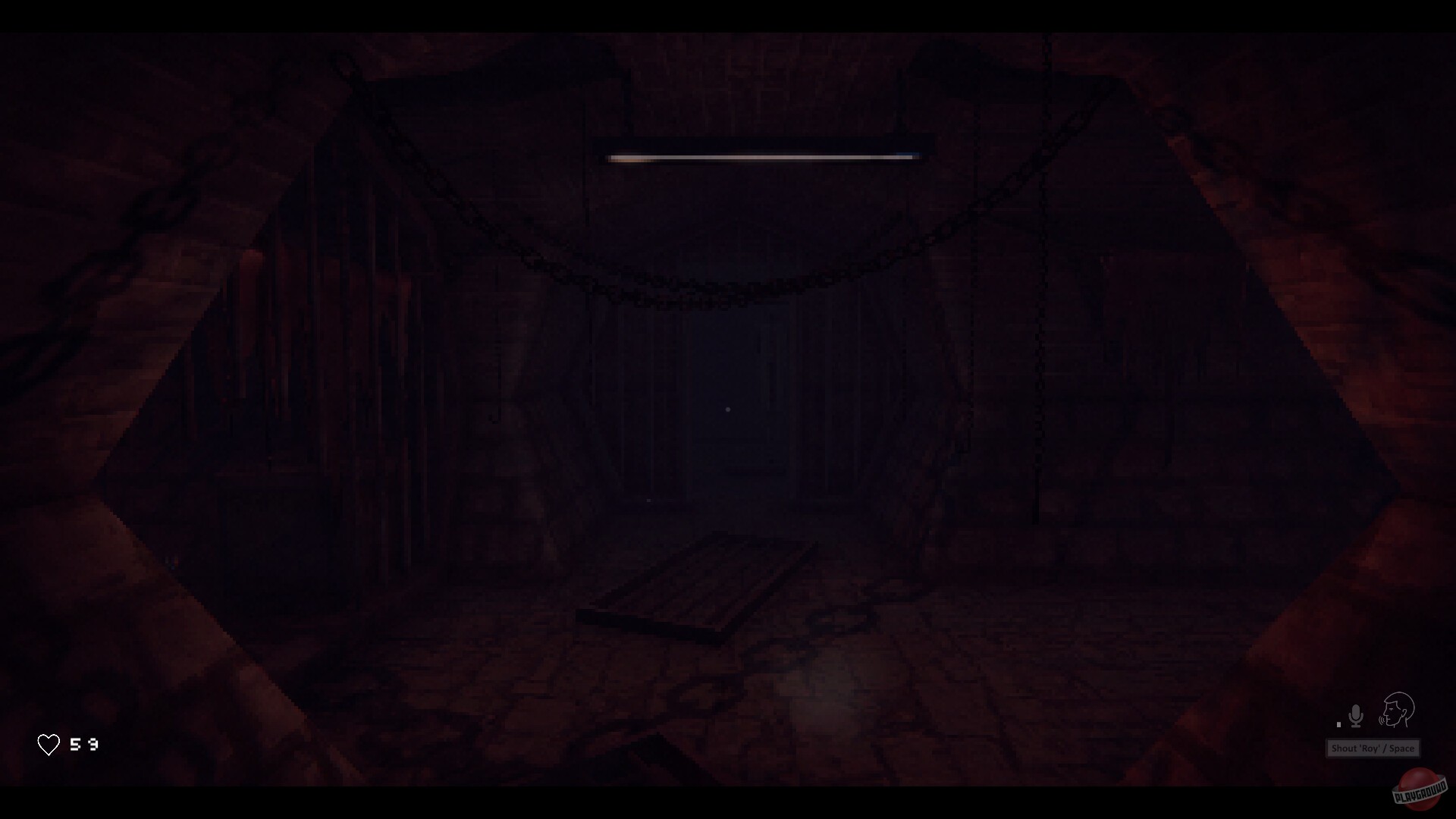Click the heart outline beside the number 59
Viewport: 1456px width, 819px height.
pos(49,744)
